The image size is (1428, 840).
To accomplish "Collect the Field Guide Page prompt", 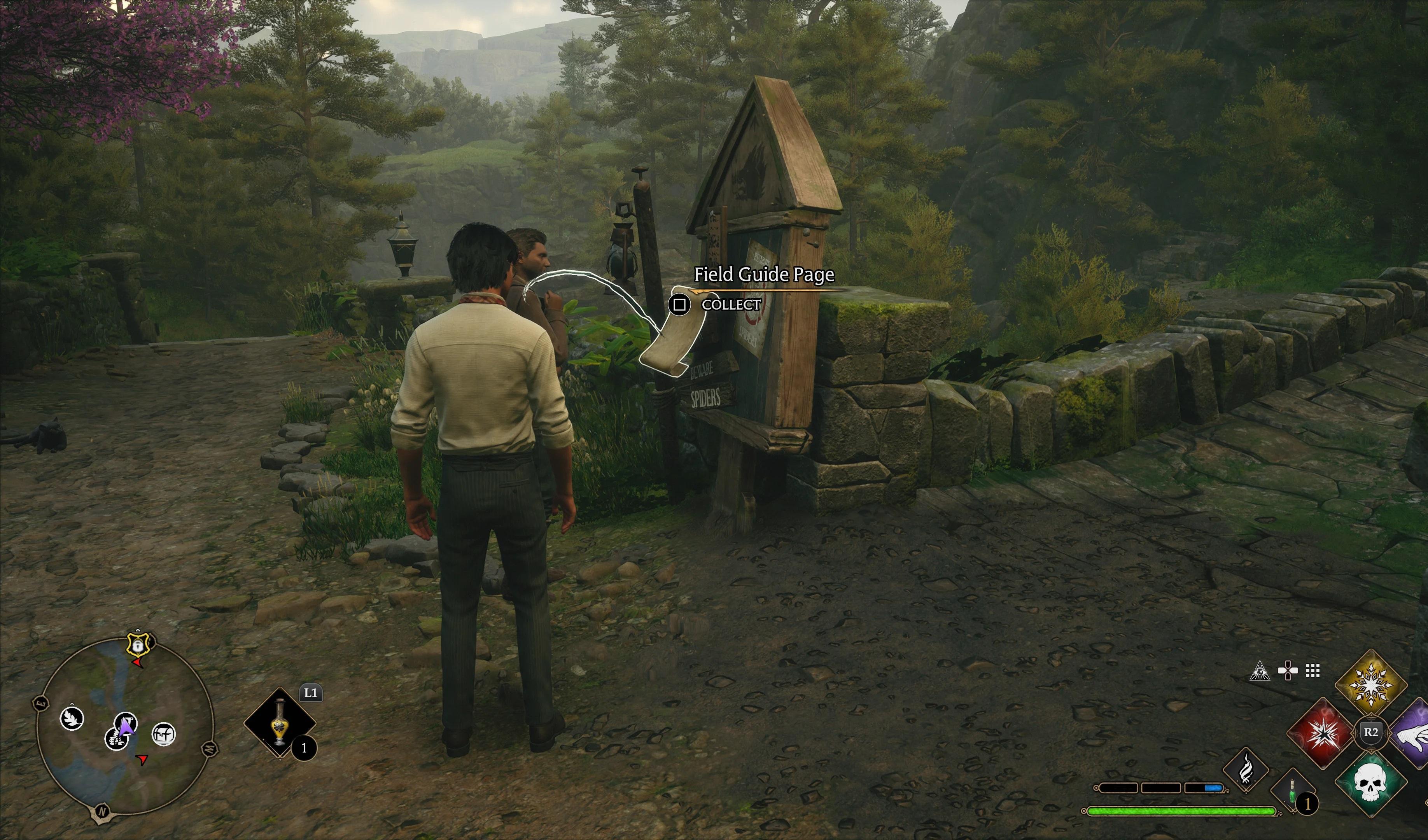I will click(680, 304).
